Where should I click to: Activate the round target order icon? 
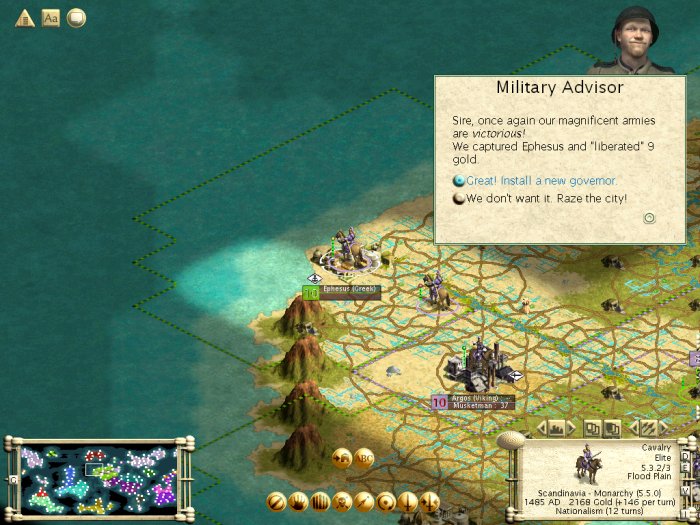pyautogui.click(x=386, y=501)
